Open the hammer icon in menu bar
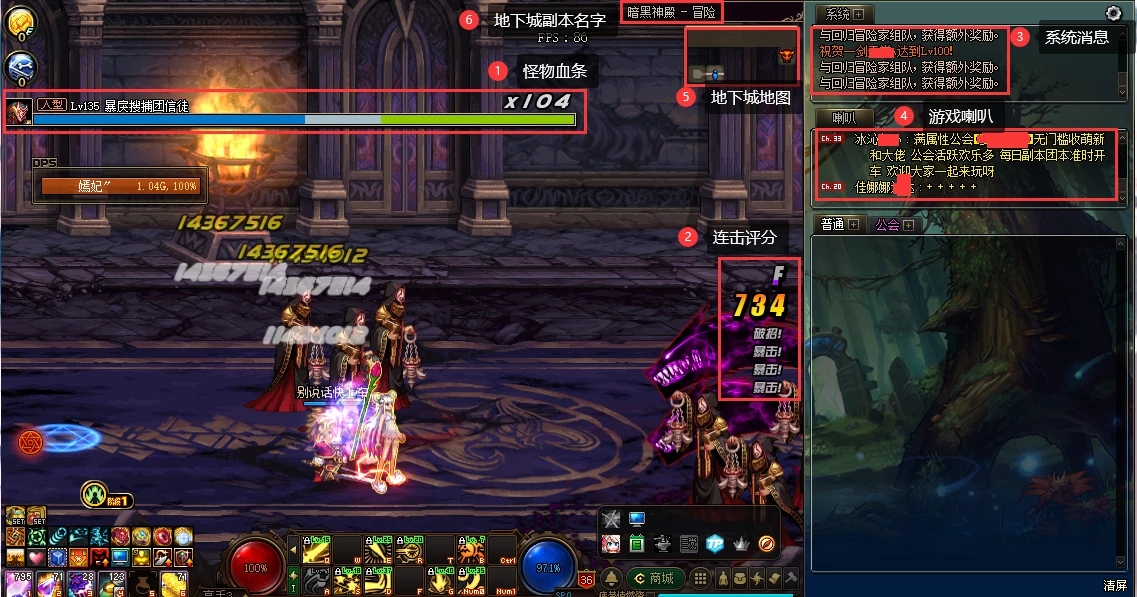 pyautogui.click(x=791, y=579)
